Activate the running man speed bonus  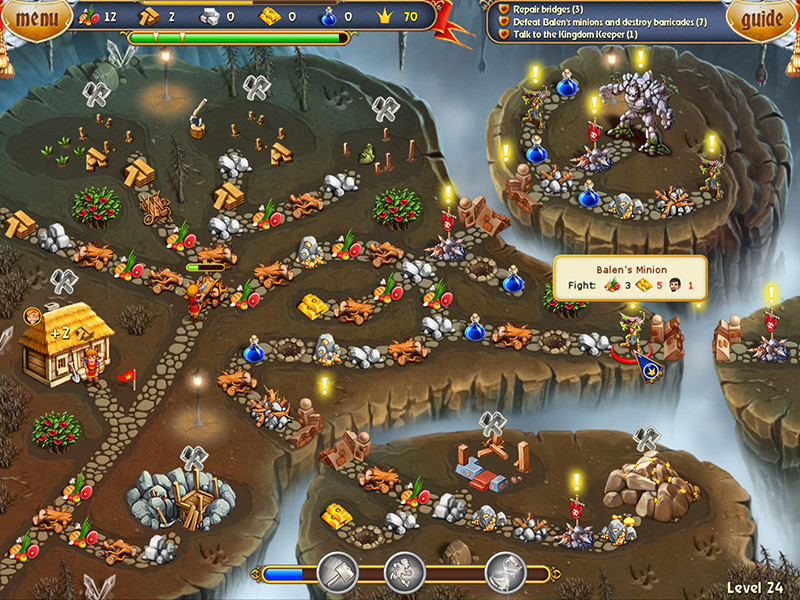tap(404, 573)
